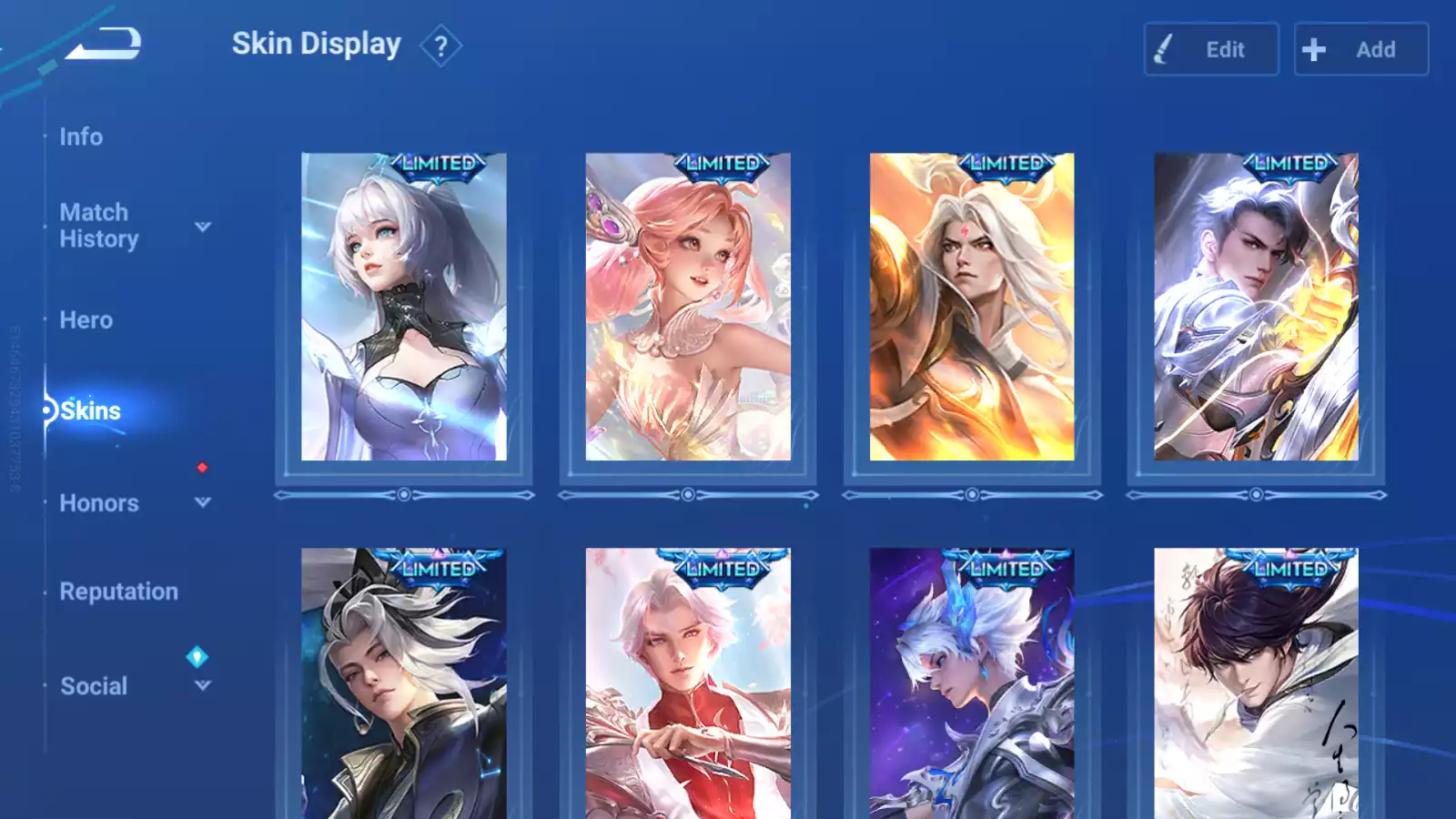
Task: Switch to the Info tab
Action: pyautogui.click(x=81, y=136)
